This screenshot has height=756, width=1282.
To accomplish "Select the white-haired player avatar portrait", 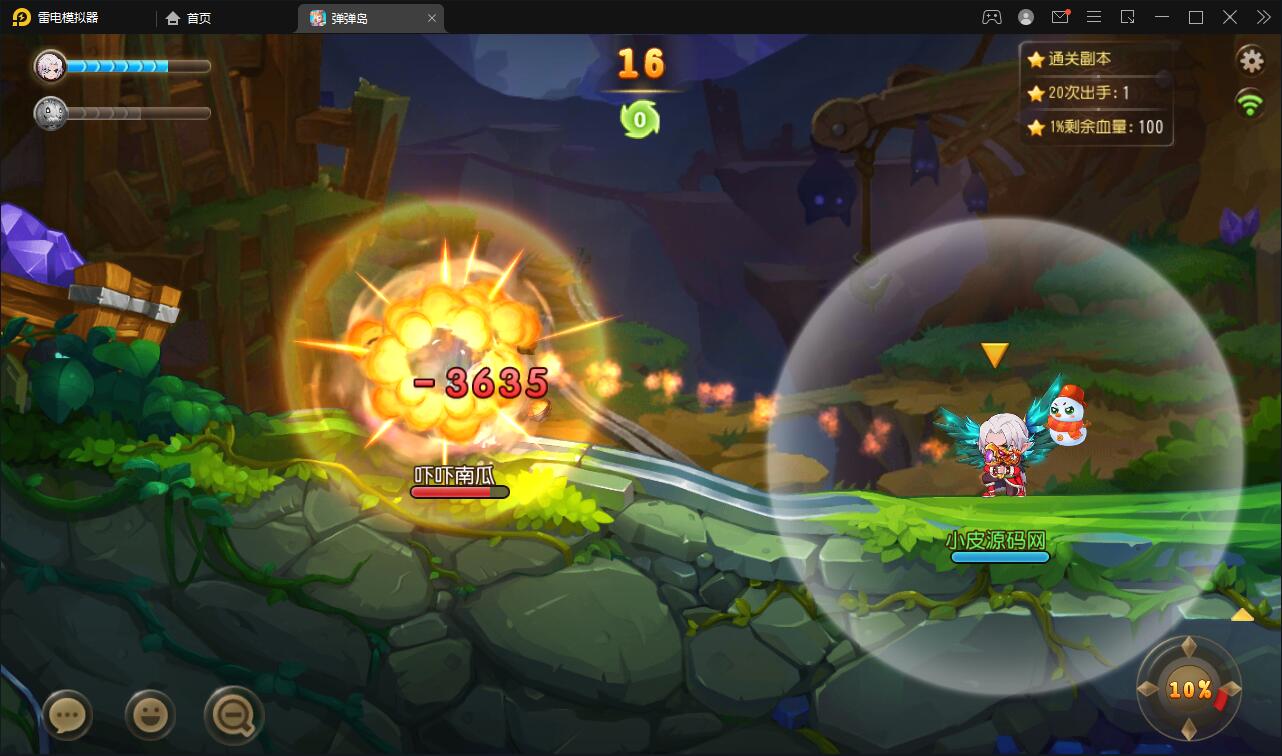I will click(49, 66).
